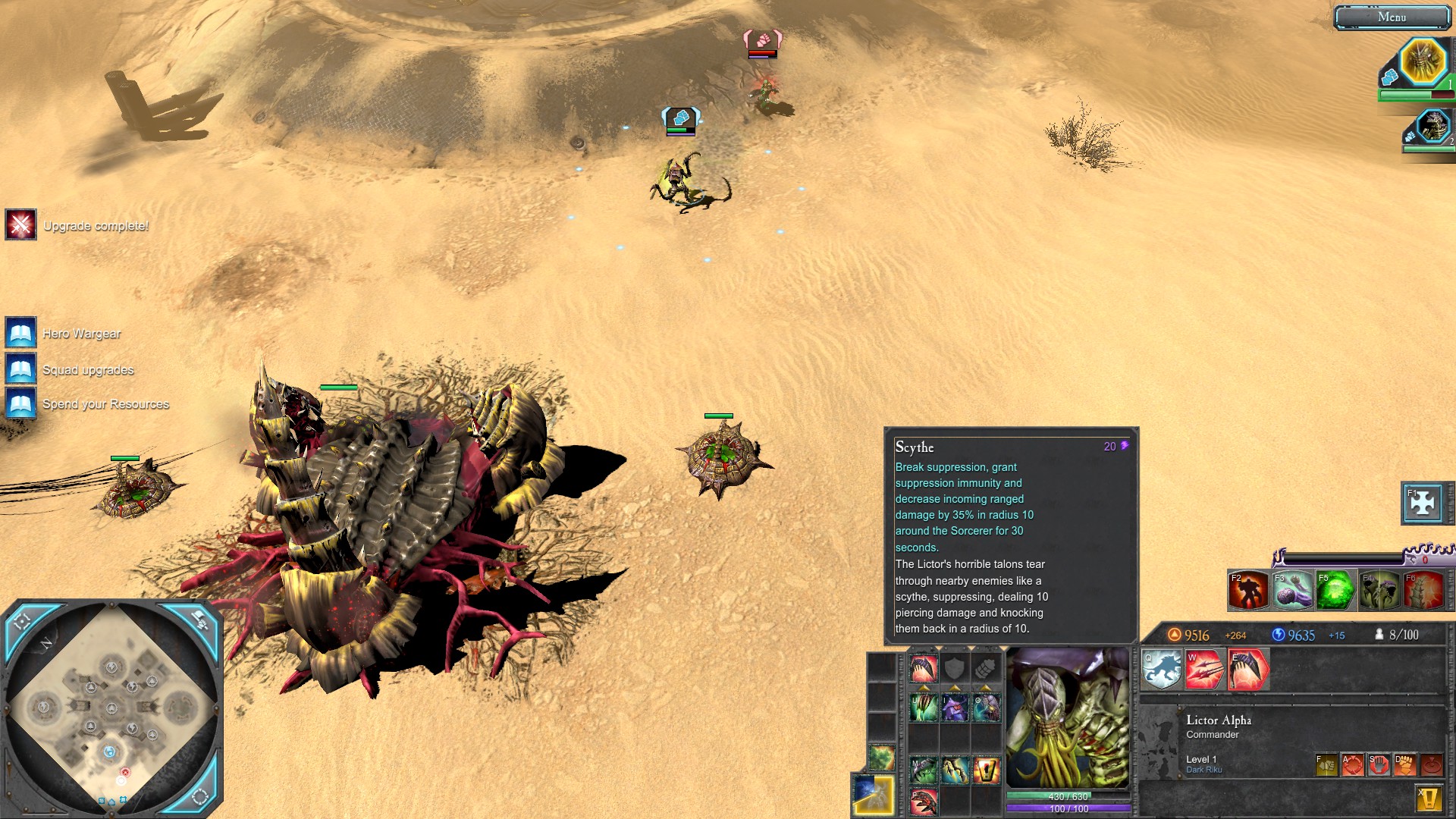Open the Menu button
Image resolution: width=1456 pixels, height=819 pixels.
pos(1392,17)
